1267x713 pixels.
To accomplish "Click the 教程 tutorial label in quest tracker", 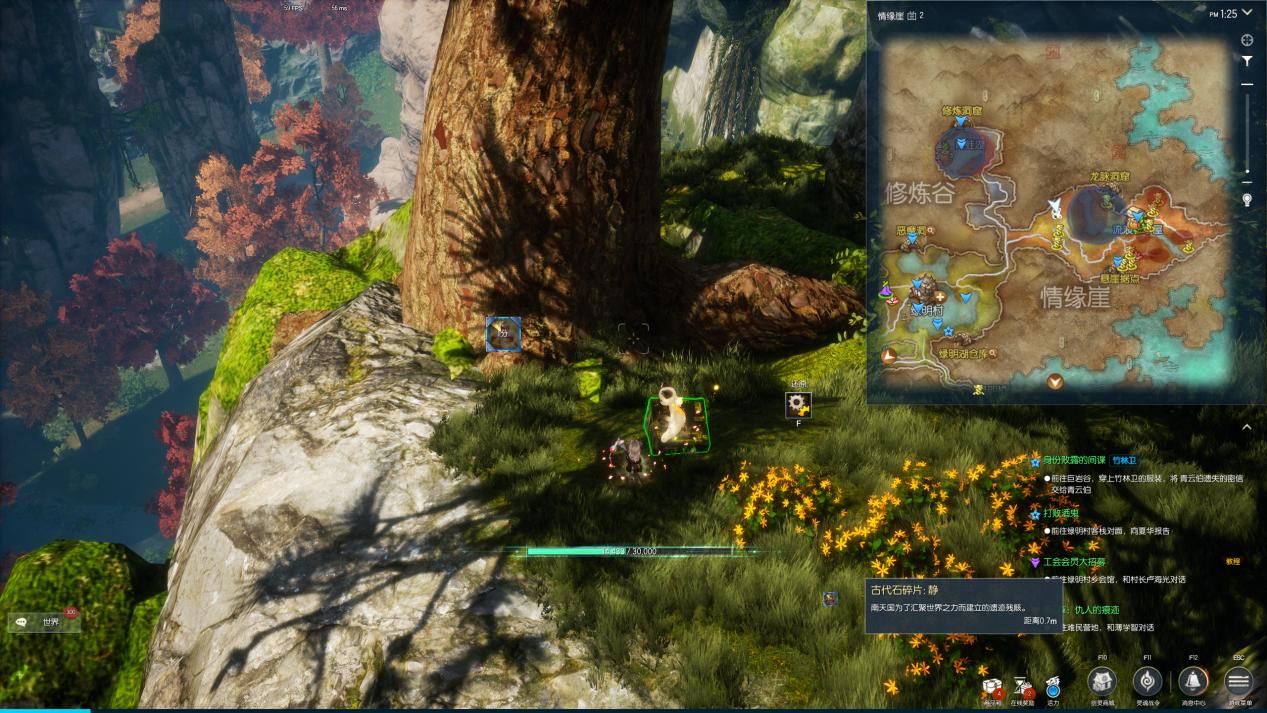I will 1233,562.
